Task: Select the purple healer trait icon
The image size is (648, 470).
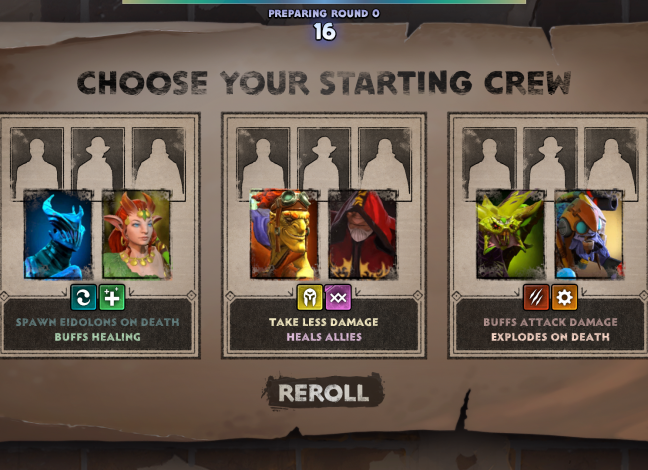Action: click(x=338, y=298)
